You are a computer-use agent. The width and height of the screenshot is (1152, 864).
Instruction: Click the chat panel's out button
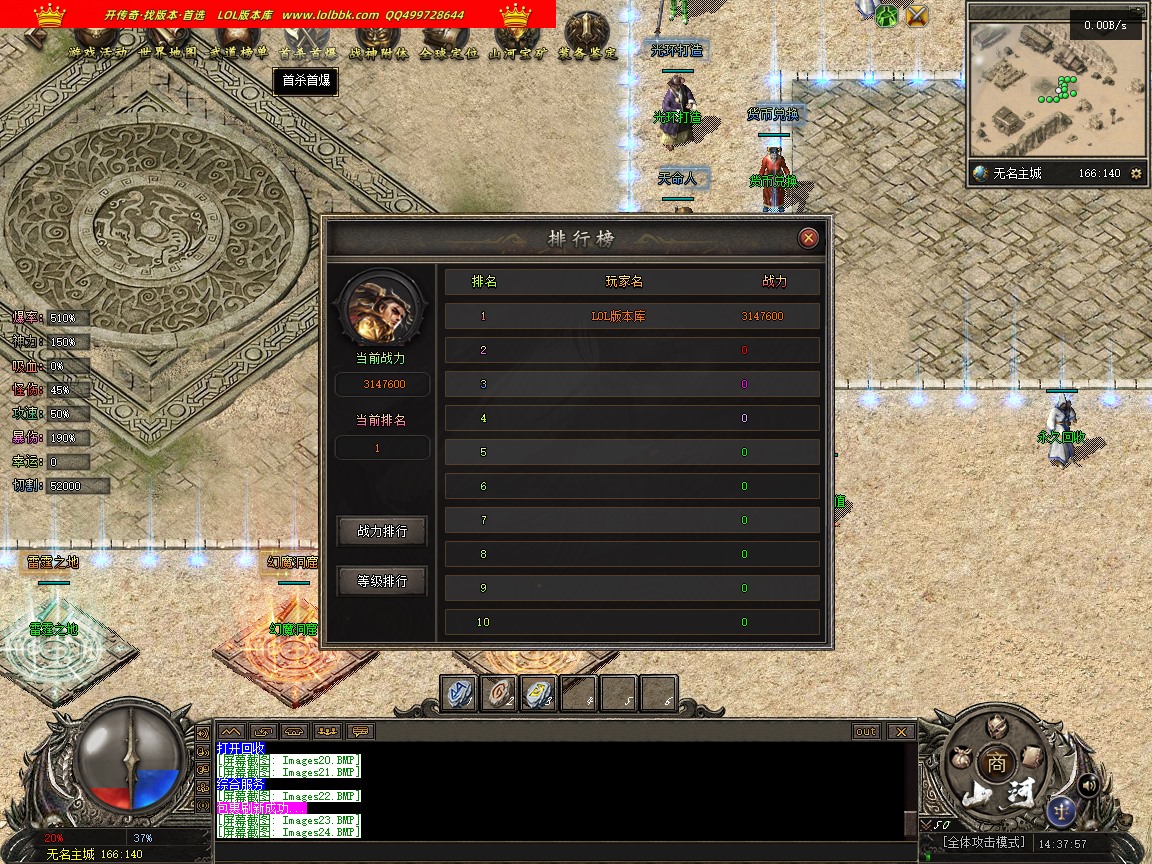(866, 732)
